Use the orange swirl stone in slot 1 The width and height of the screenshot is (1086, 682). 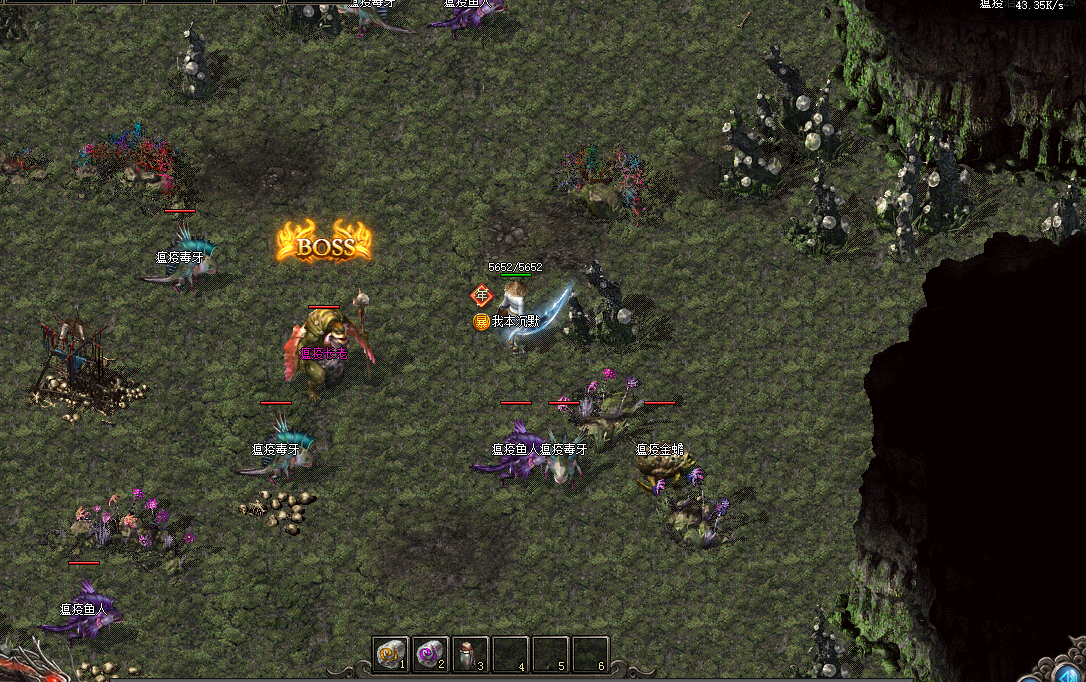pos(390,655)
